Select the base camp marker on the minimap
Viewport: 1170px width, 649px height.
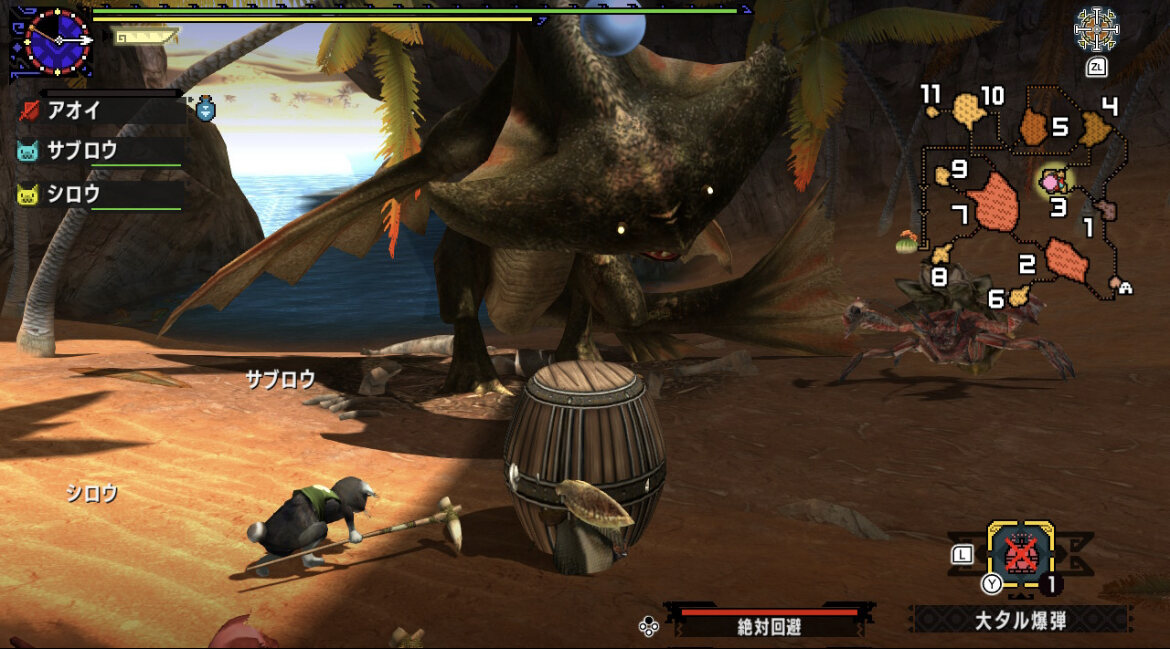tap(1124, 287)
